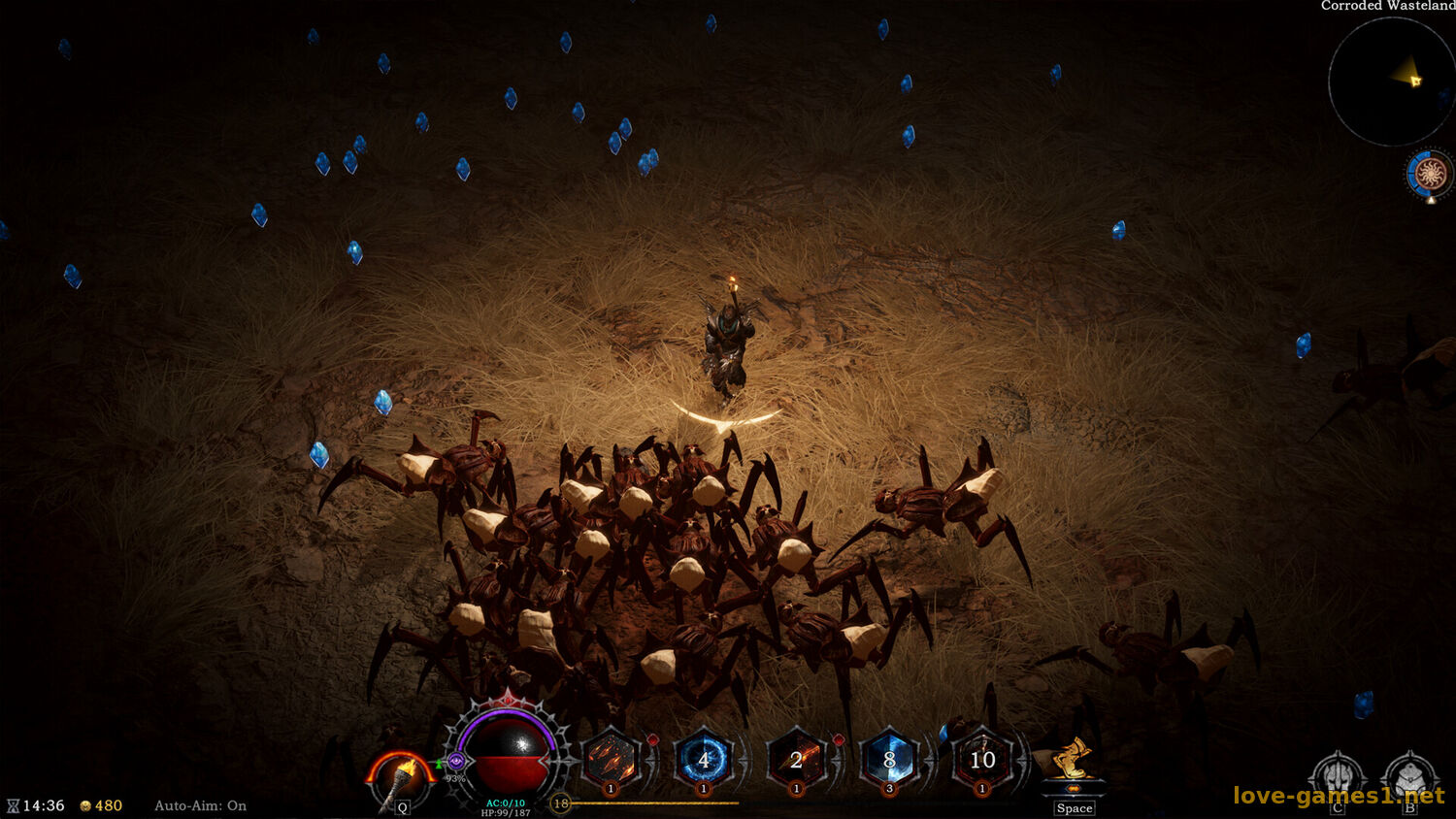Open the character helmet panel
Image resolution: width=1456 pixels, height=819 pixels.
pos(1337,777)
